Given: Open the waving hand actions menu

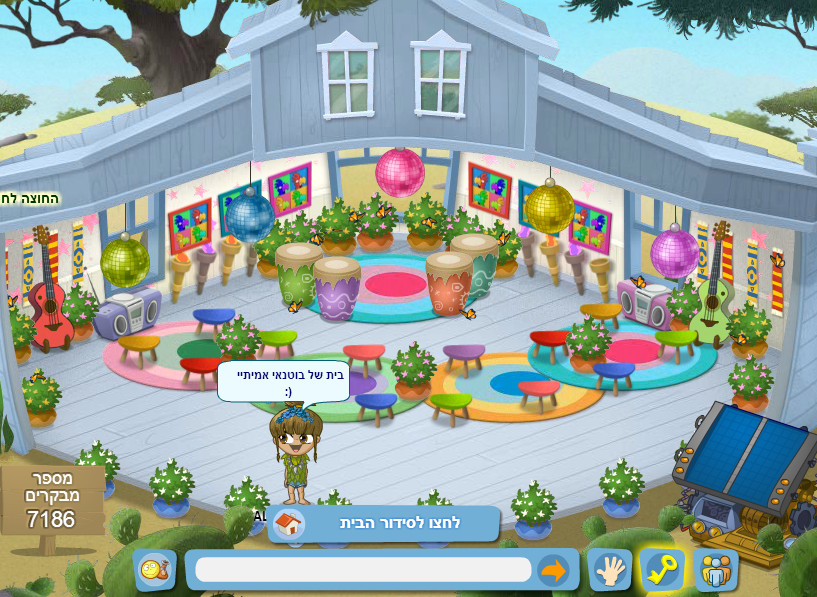Looking at the screenshot, I should click(x=609, y=570).
